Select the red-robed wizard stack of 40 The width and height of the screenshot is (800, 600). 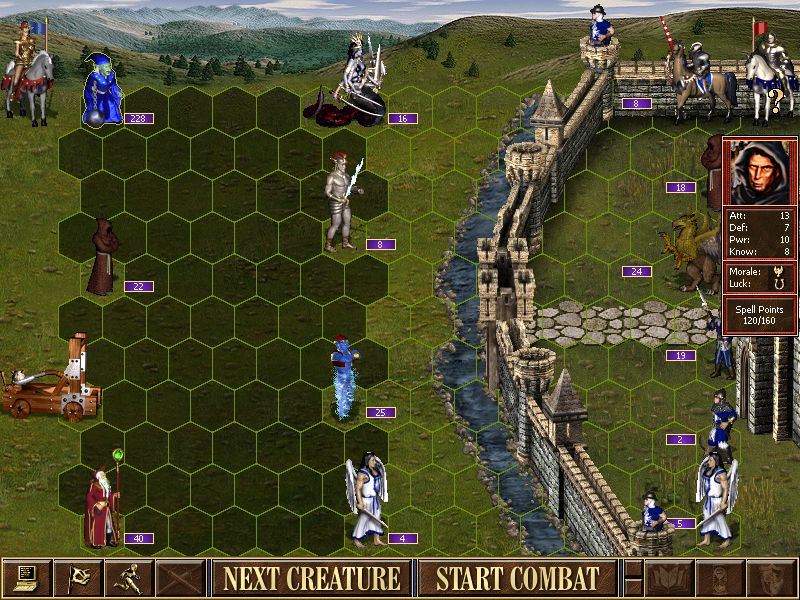click(102, 508)
